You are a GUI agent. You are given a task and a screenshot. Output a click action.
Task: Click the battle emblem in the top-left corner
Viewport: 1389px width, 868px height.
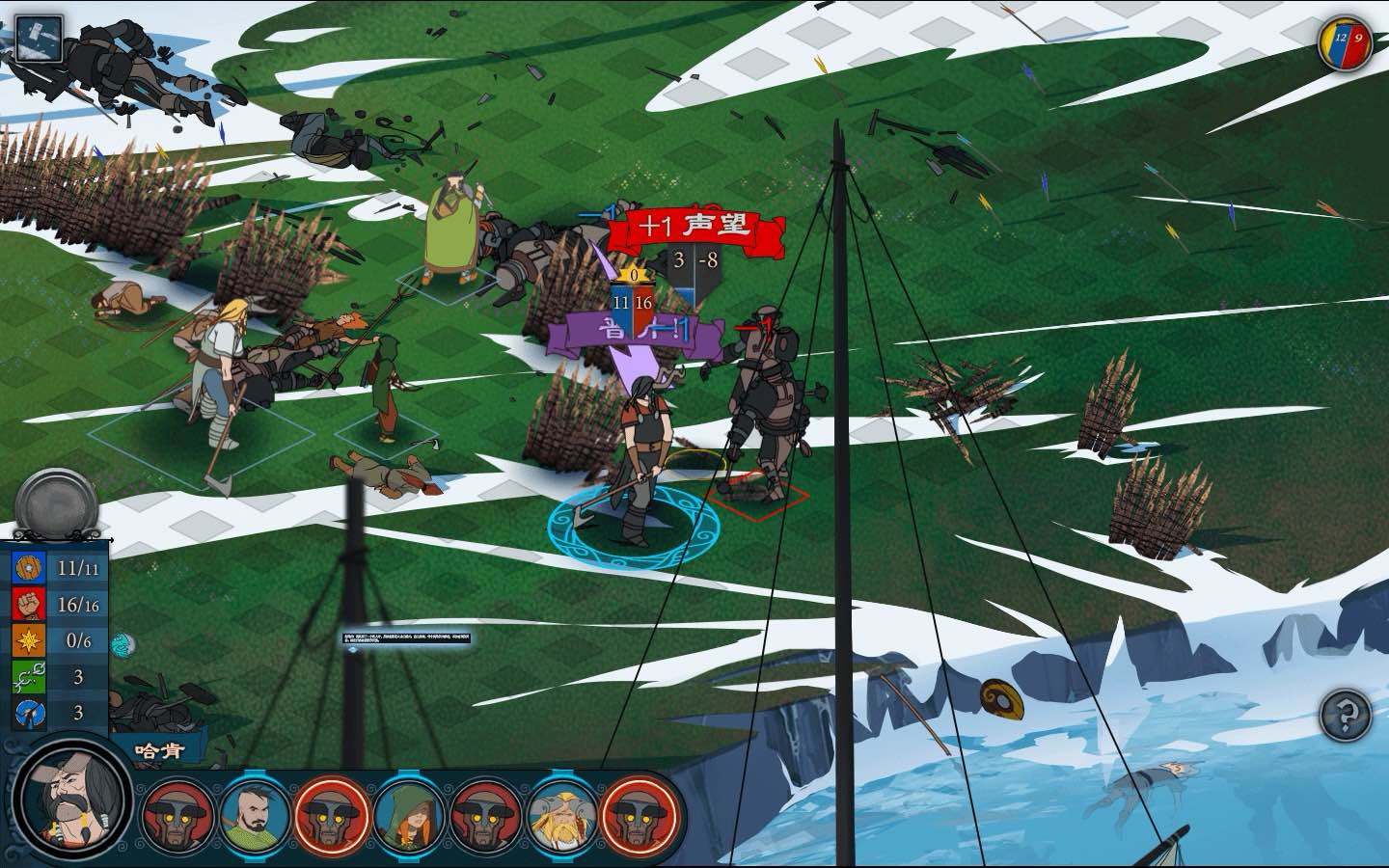[37, 37]
